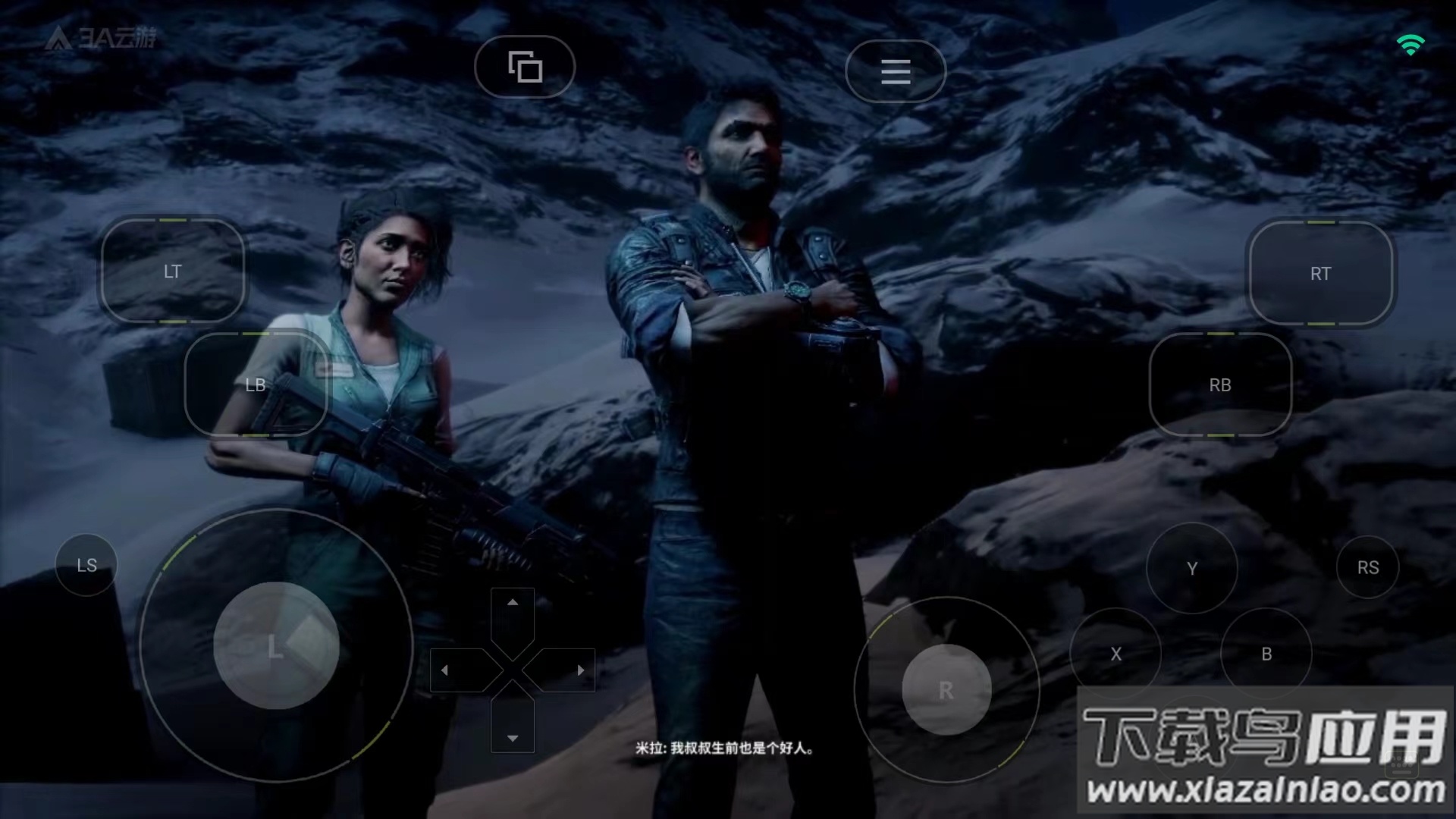Tap the D-pad down arrow
Image resolution: width=1456 pixels, height=819 pixels.
pyautogui.click(x=513, y=737)
